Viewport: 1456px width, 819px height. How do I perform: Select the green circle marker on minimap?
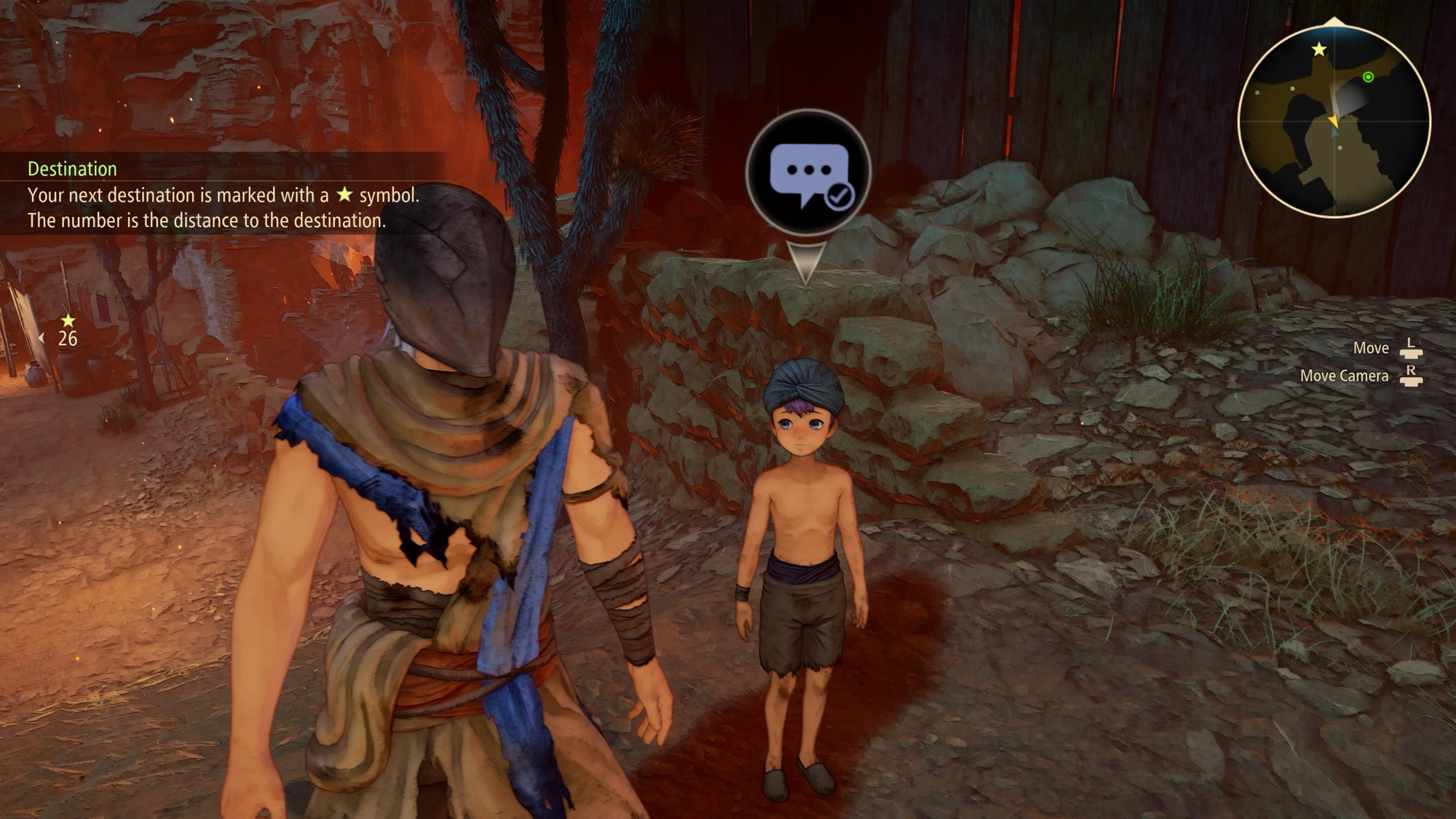[x=1368, y=77]
